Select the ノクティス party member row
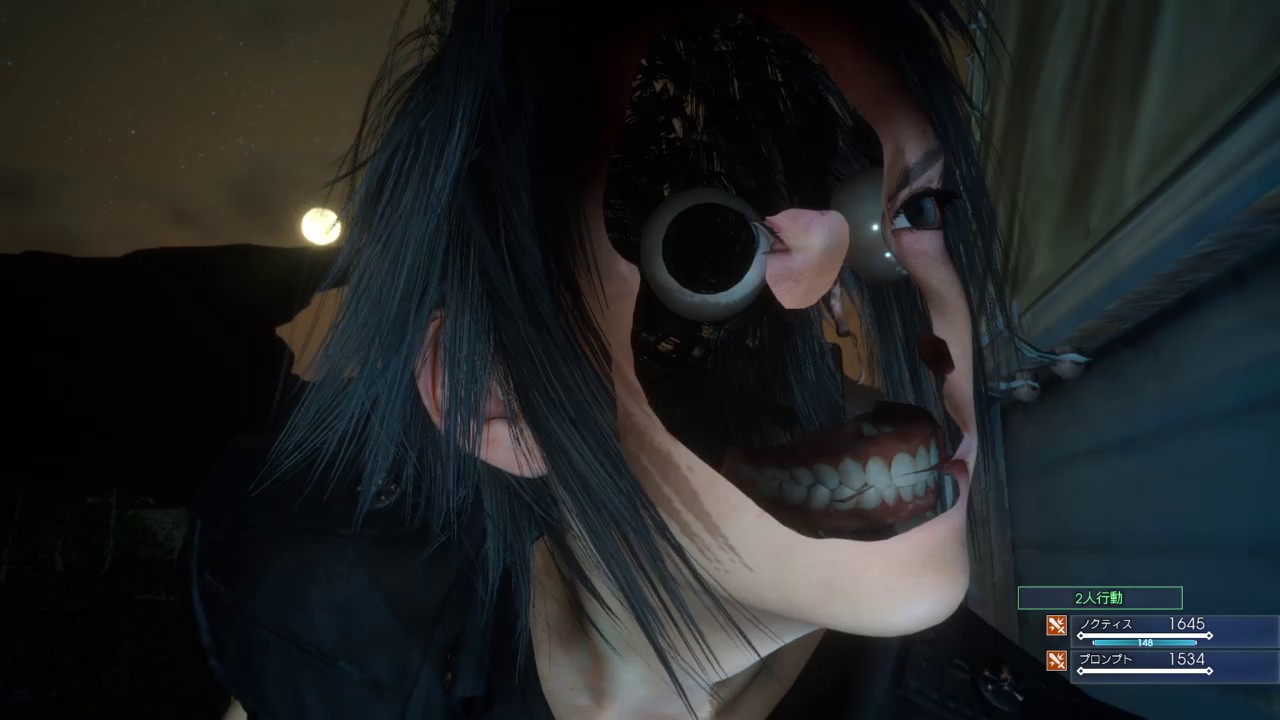This screenshot has height=720, width=1280. (x=1160, y=629)
